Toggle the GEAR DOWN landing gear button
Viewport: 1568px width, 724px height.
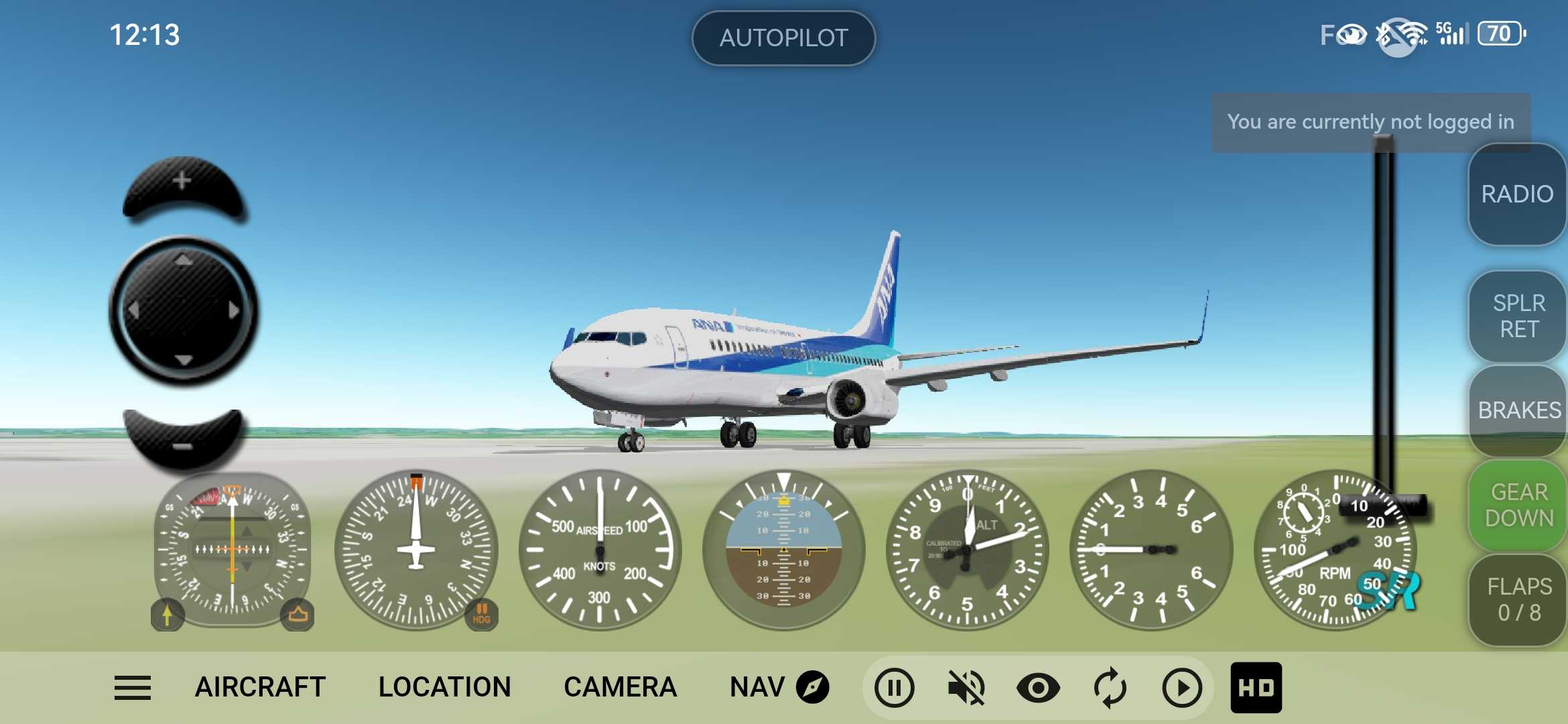tap(1518, 505)
